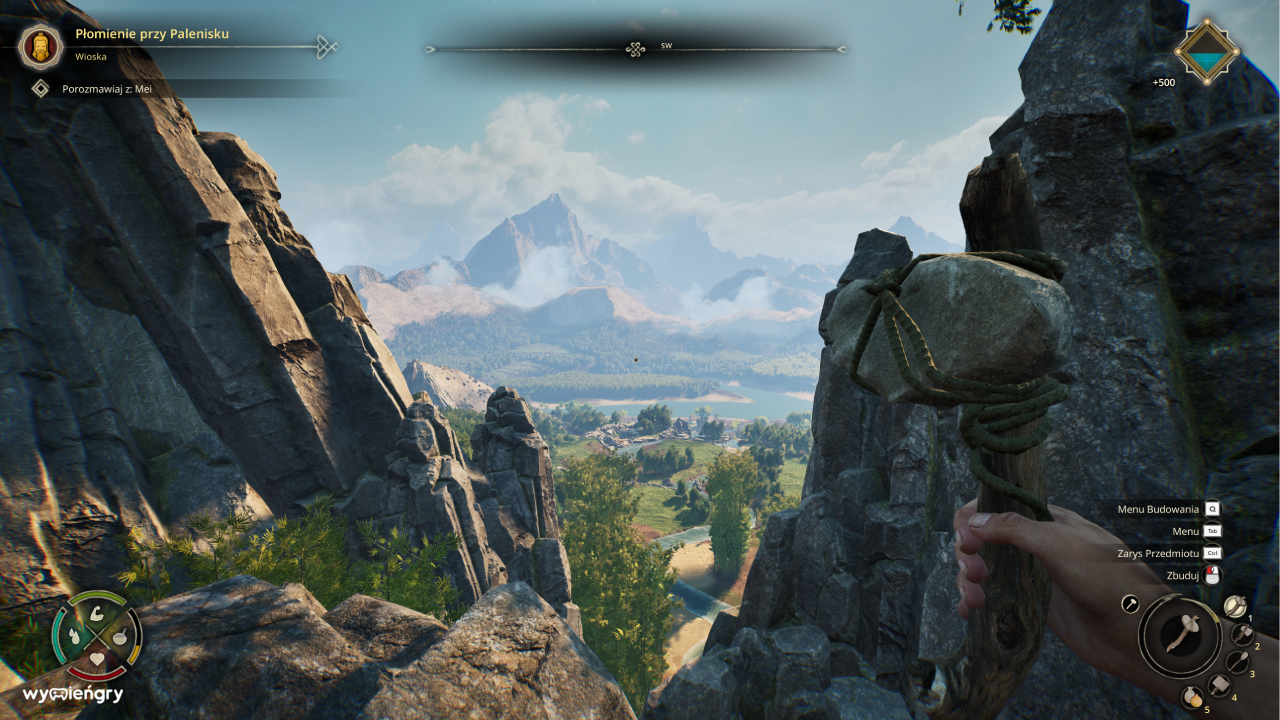Select the hotbar slot 4 cleaver-like tool
1280x720 pixels.
1219,685
